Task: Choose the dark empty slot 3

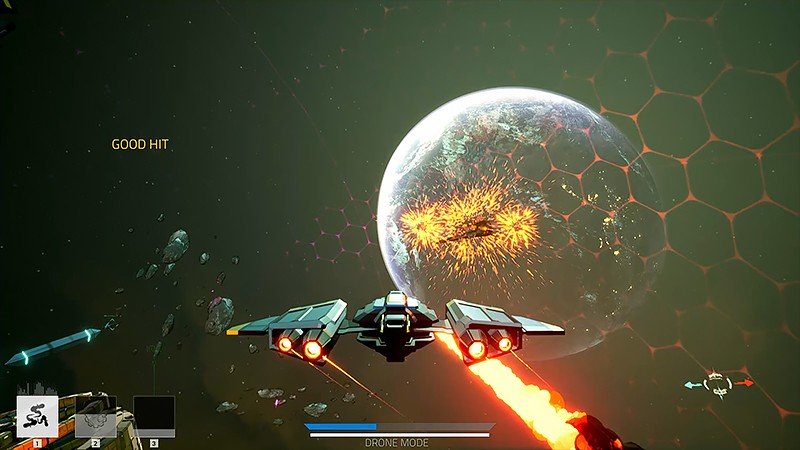Action: point(154,416)
